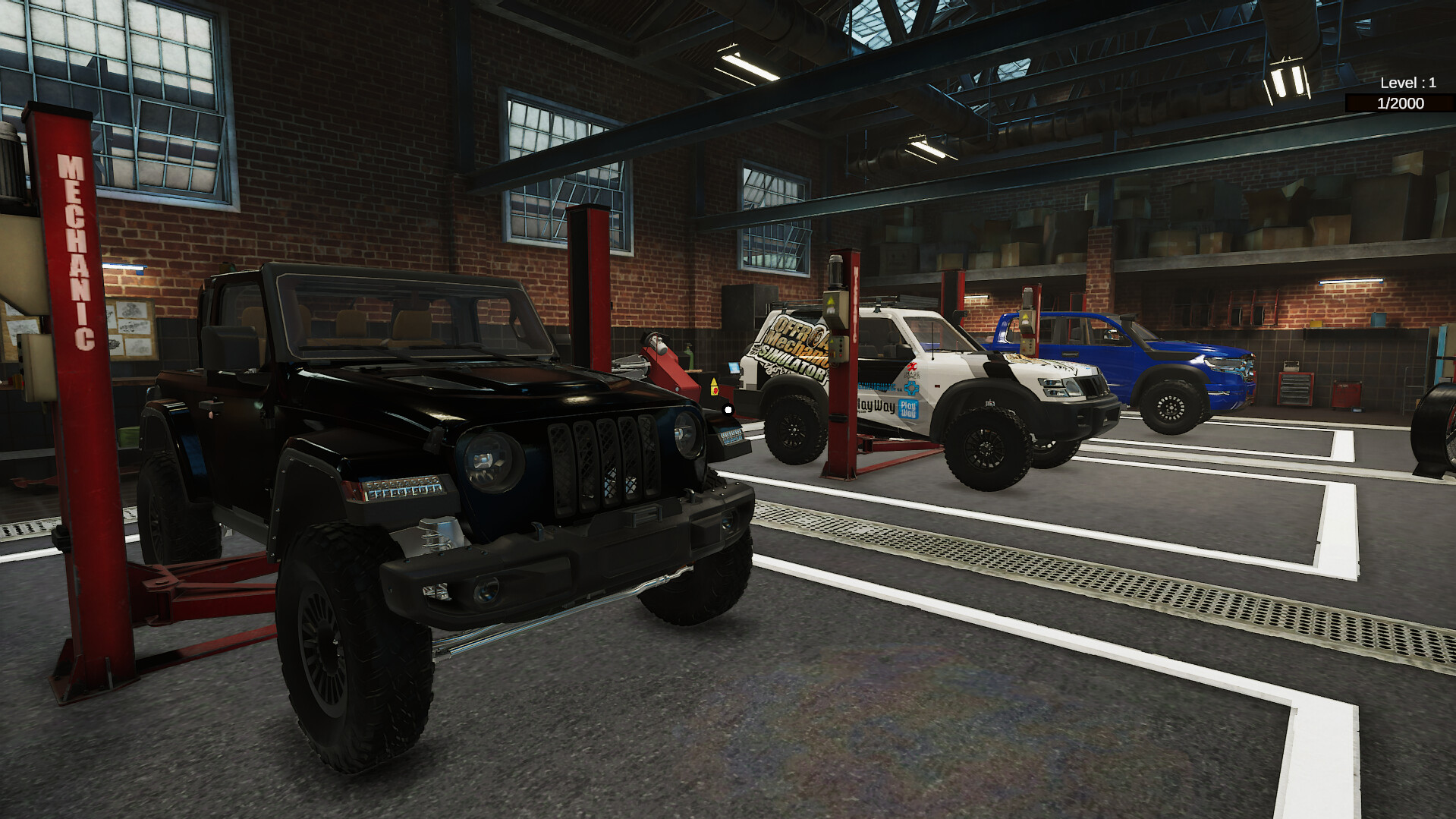
Task: Click the red X sponsor decal on the truck's rear panel
Action: (912, 367)
